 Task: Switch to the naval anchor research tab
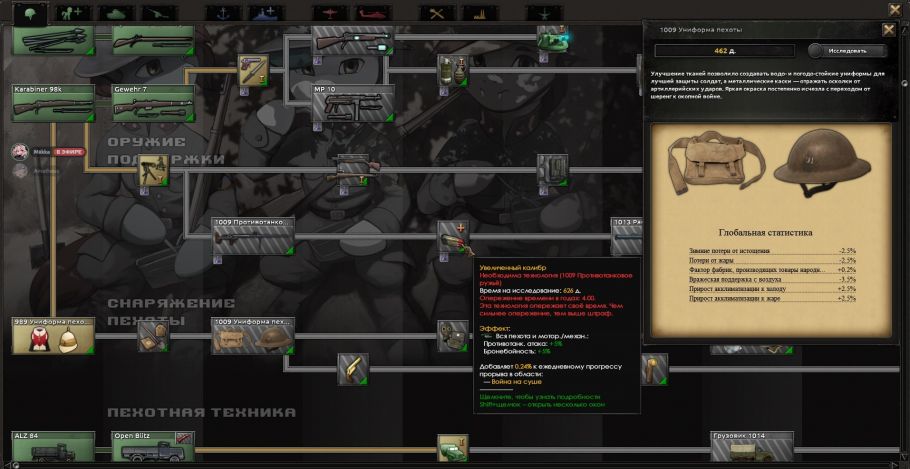click(x=222, y=13)
